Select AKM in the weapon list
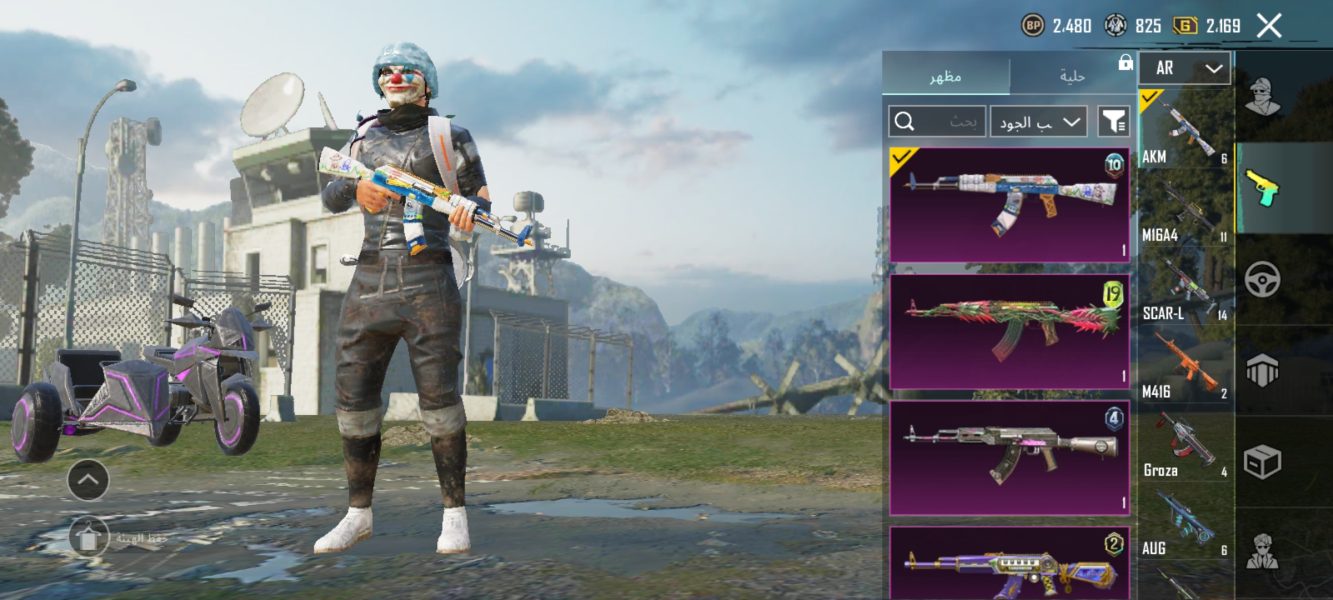The image size is (1333, 600). point(1185,130)
